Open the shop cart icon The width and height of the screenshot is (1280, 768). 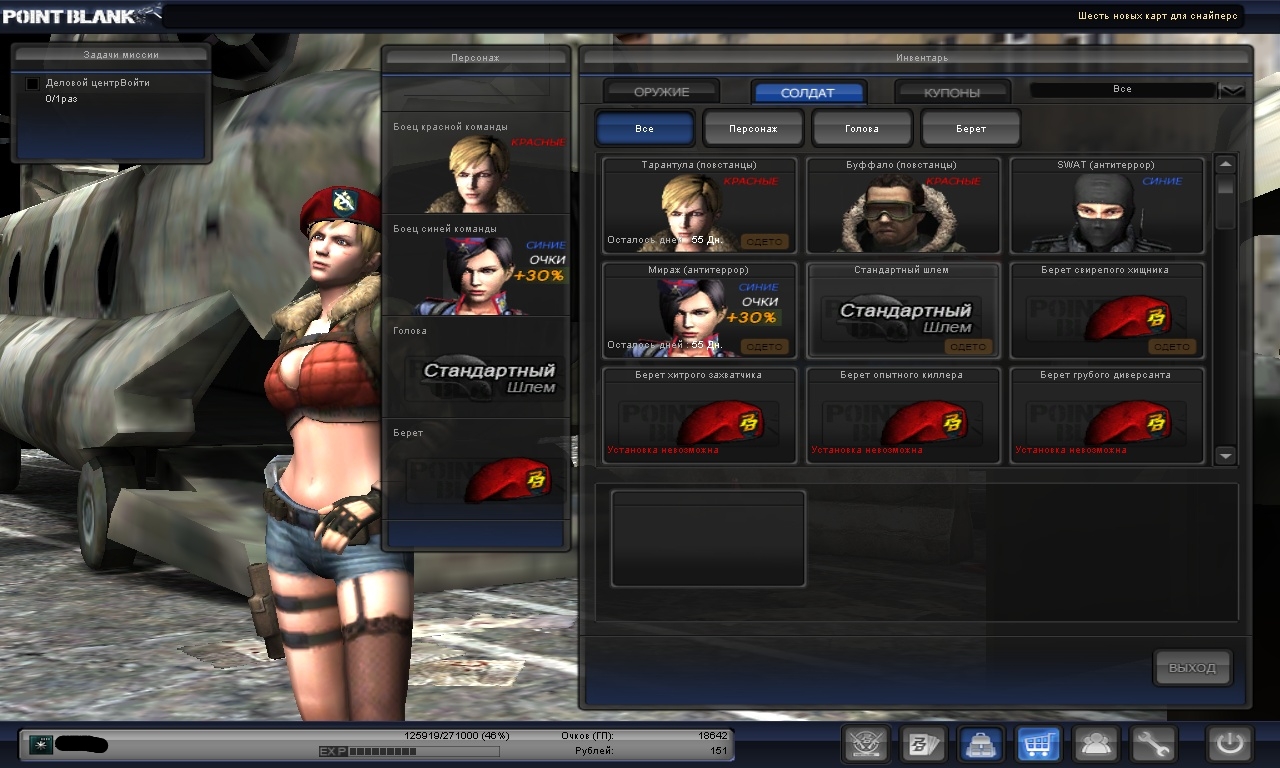(x=1038, y=744)
